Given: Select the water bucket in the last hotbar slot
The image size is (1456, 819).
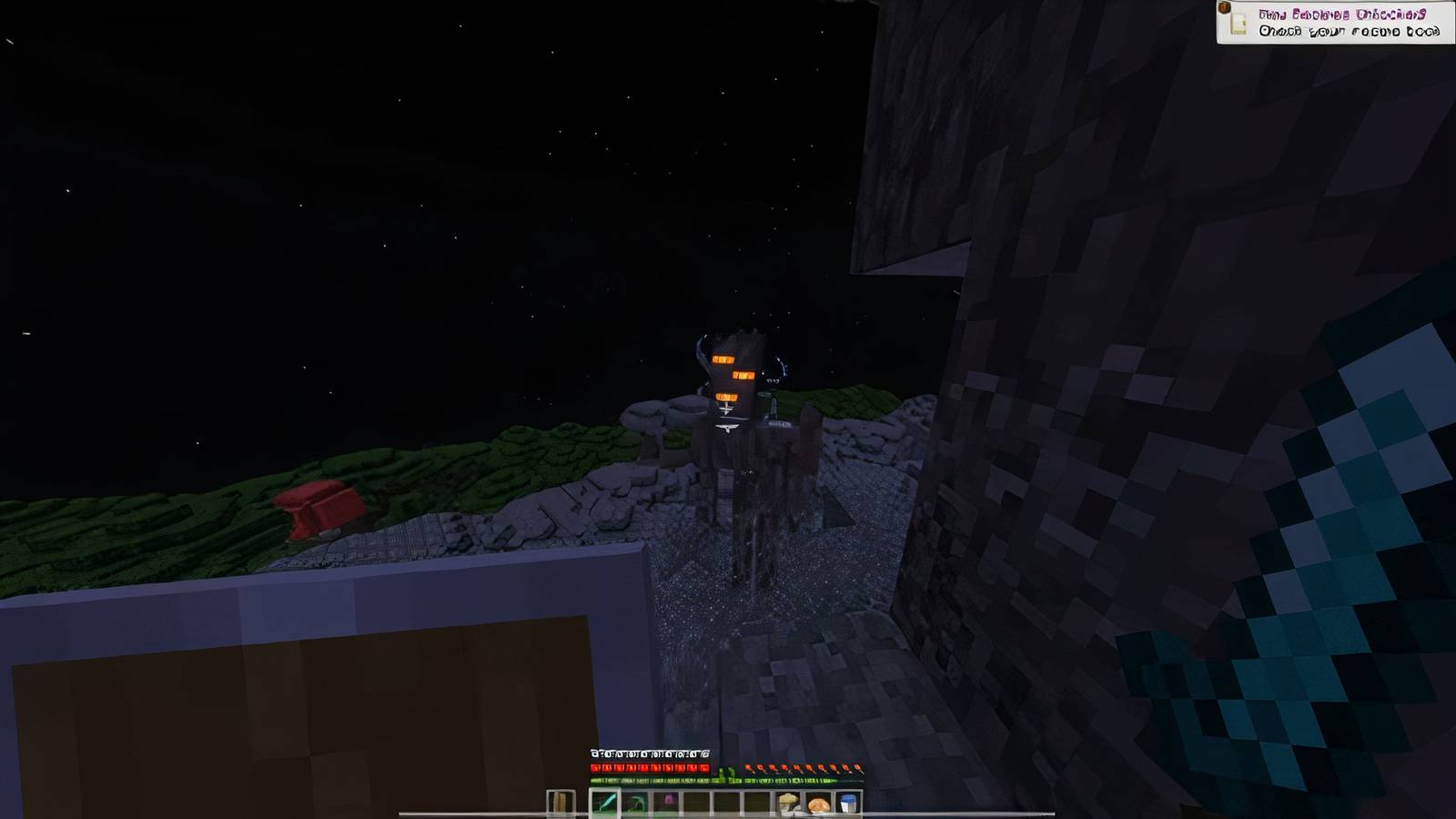Looking at the screenshot, I should [847, 801].
